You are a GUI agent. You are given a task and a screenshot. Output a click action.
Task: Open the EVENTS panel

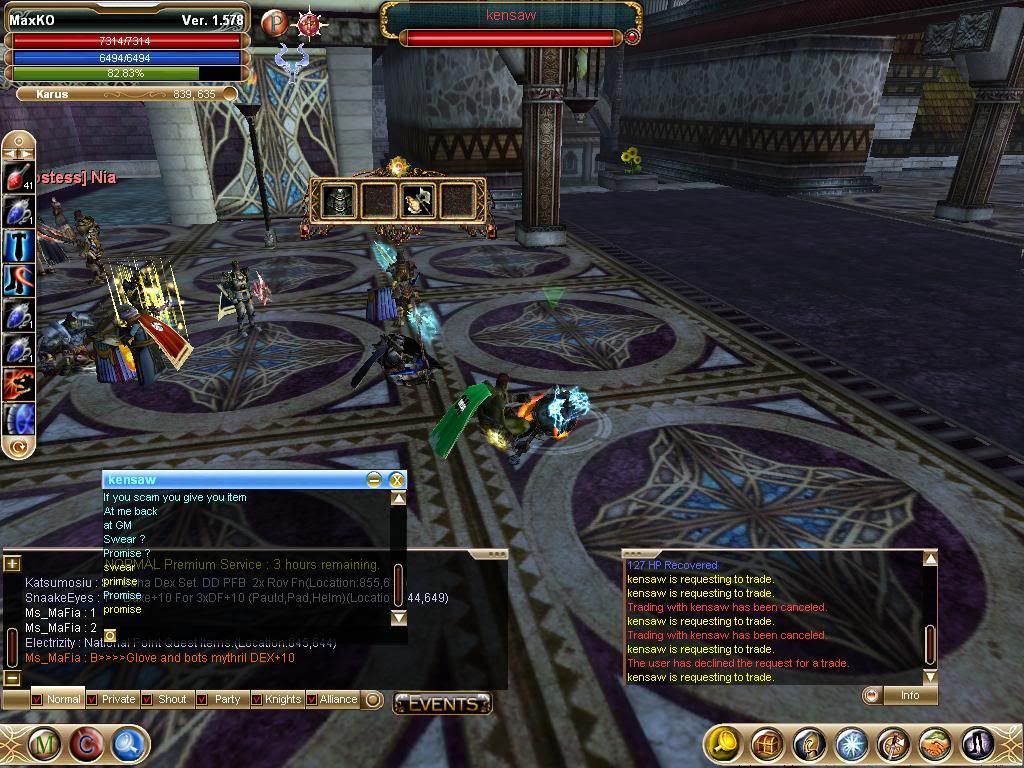pos(442,704)
